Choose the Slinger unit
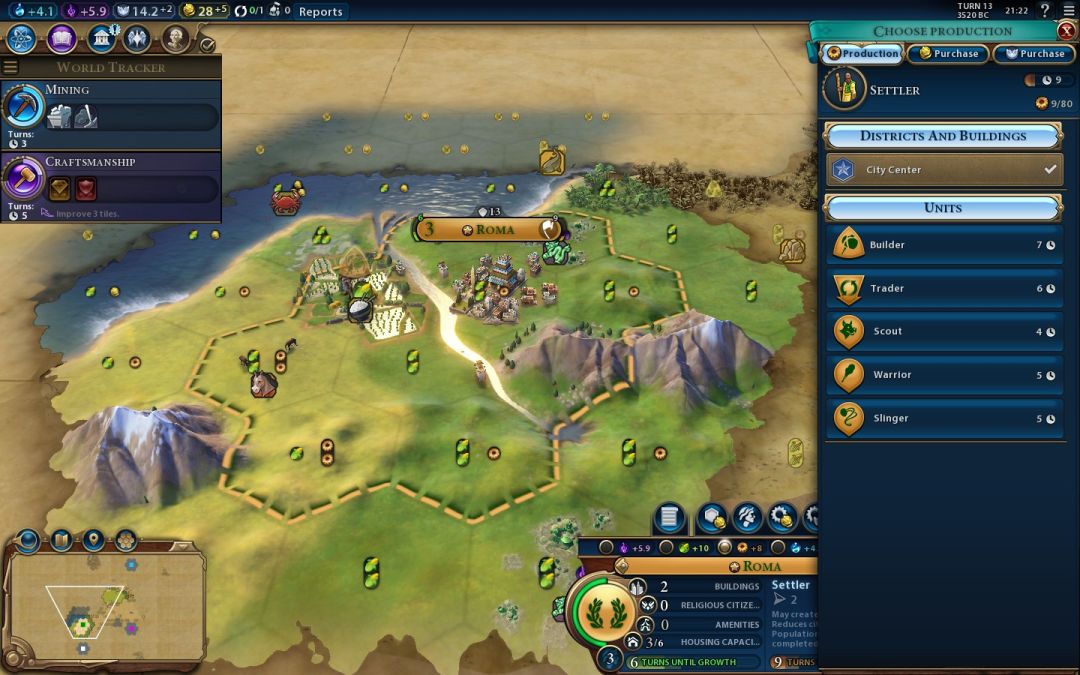1080x675 pixels. (943, 418)
